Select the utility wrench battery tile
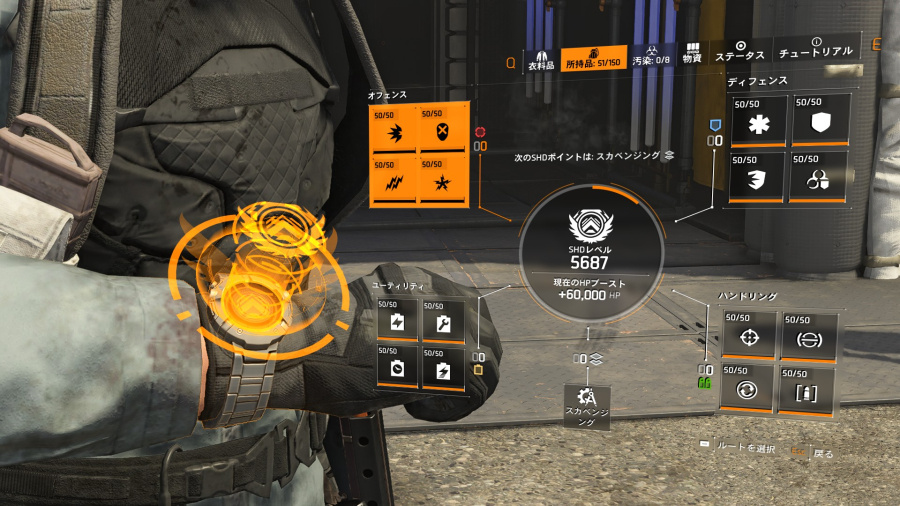 coord(442,322)
